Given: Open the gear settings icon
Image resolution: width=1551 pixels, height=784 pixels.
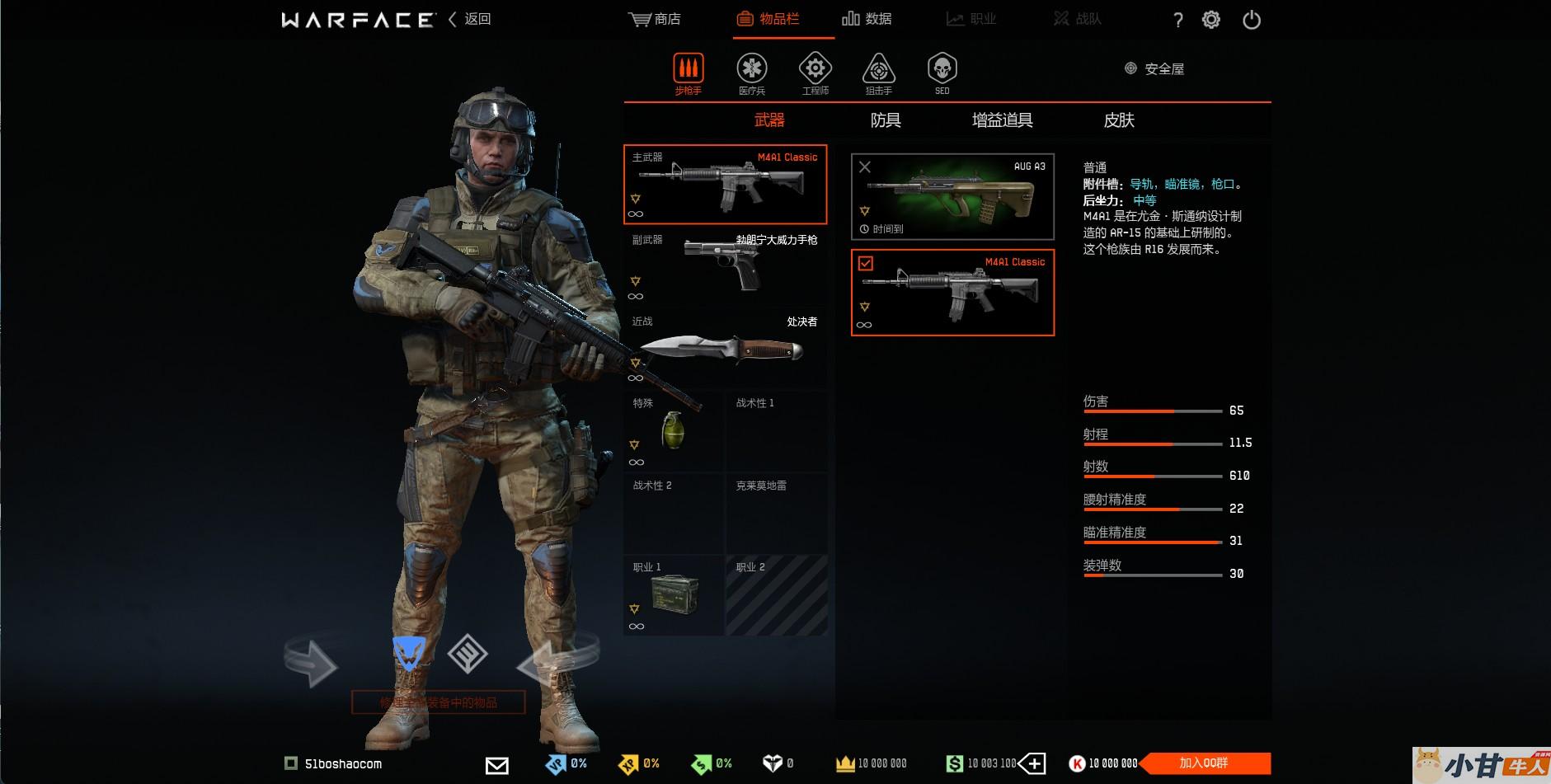Looking at the screenshot, I should (x=1210, y=20).
